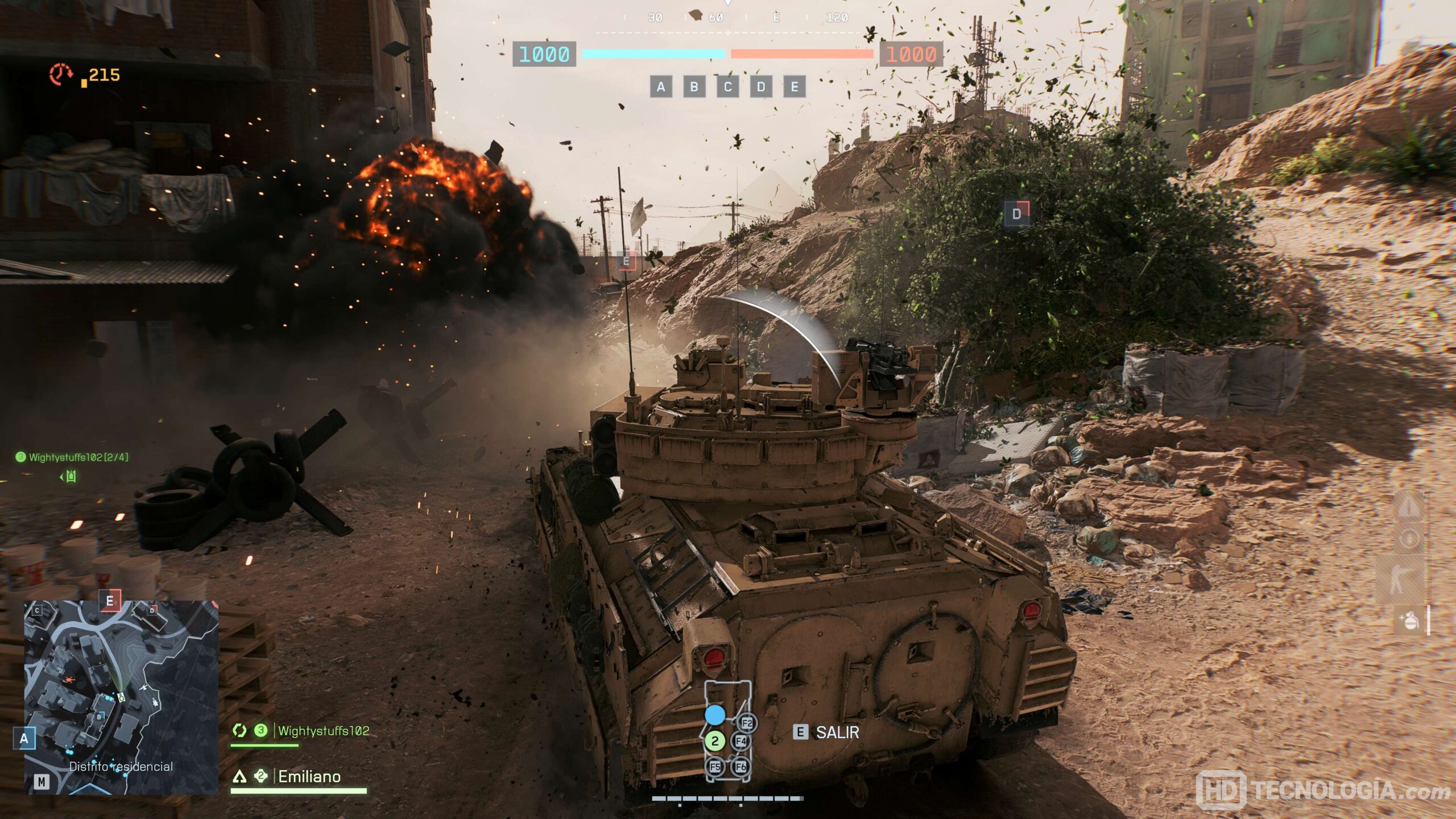Image resolution: width=1456 pixels, height=819 pixels.
Task: Click the red E marker atop the minimap
Action: click(110, 601)
